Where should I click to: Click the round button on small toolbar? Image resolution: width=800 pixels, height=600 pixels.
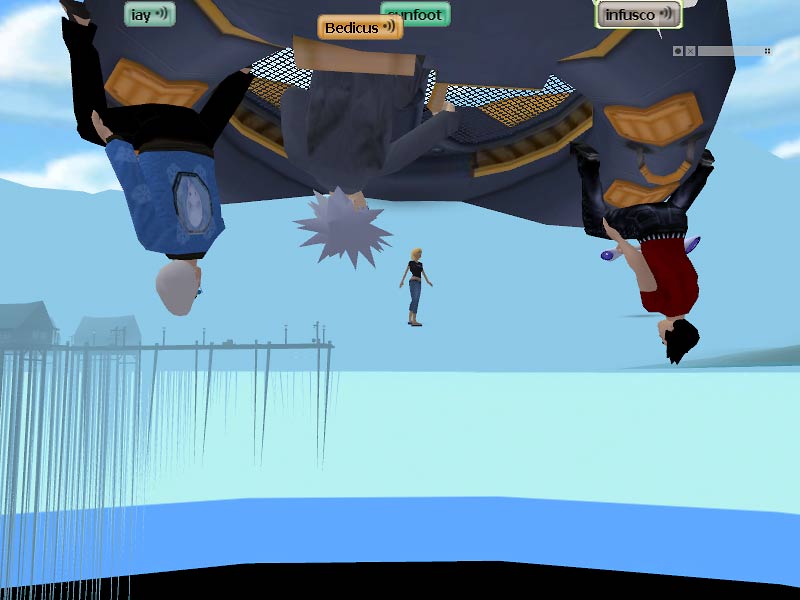click(678, 51)
